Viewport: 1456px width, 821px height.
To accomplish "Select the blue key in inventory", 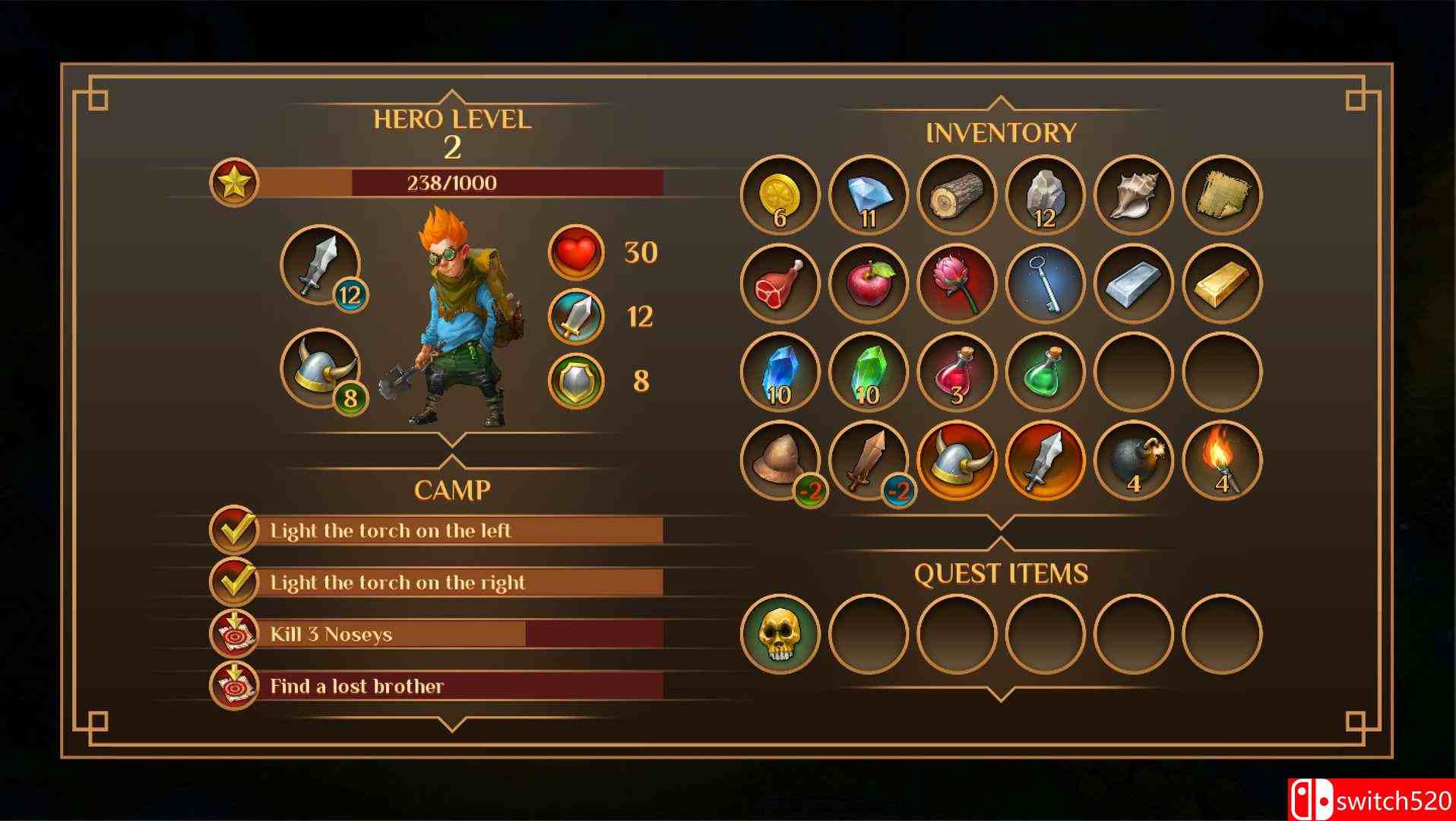I will (1045, 284).
